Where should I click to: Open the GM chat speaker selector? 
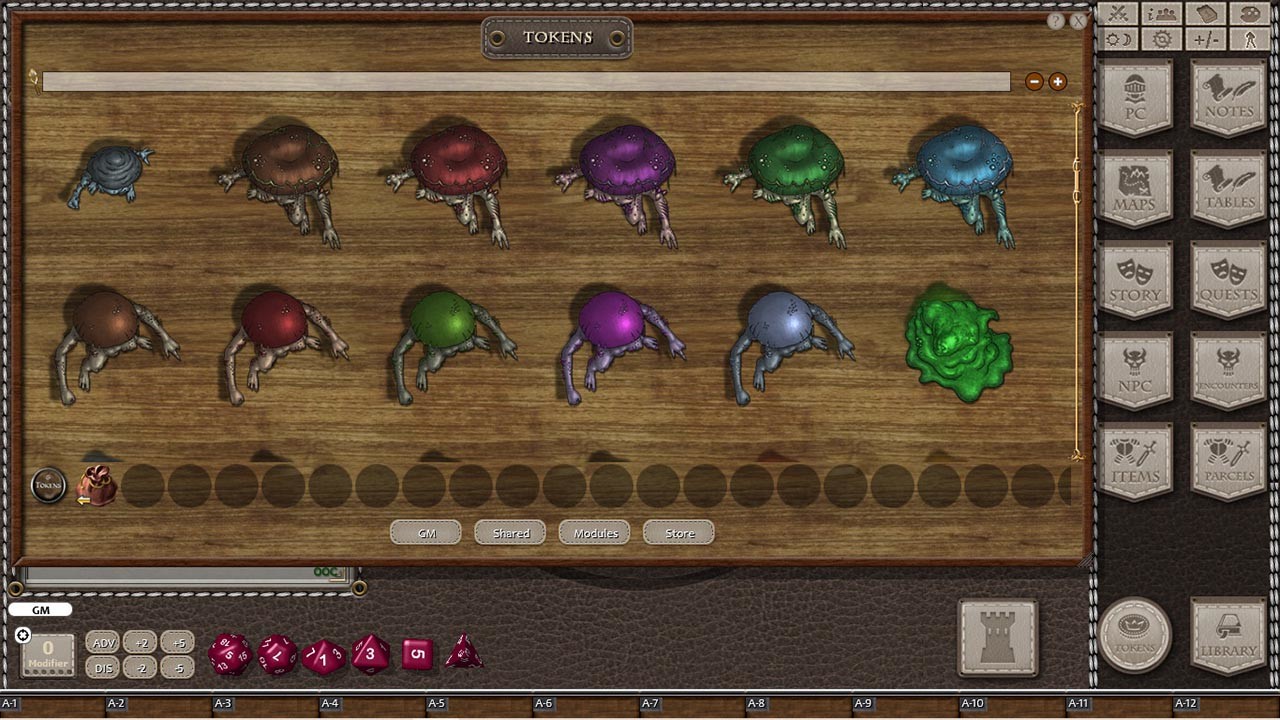coord(40,609)
